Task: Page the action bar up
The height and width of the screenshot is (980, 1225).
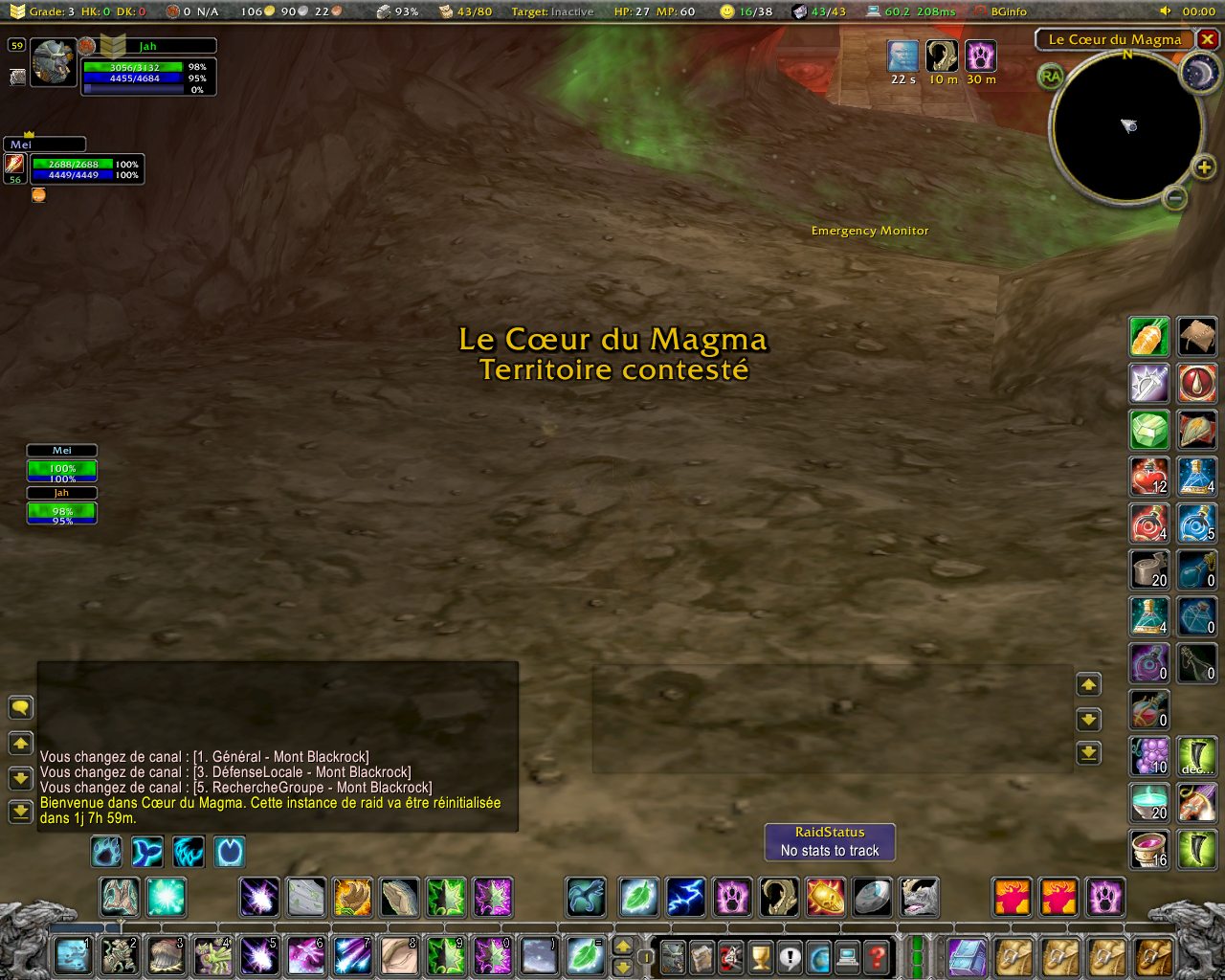Action: (622, 947)
